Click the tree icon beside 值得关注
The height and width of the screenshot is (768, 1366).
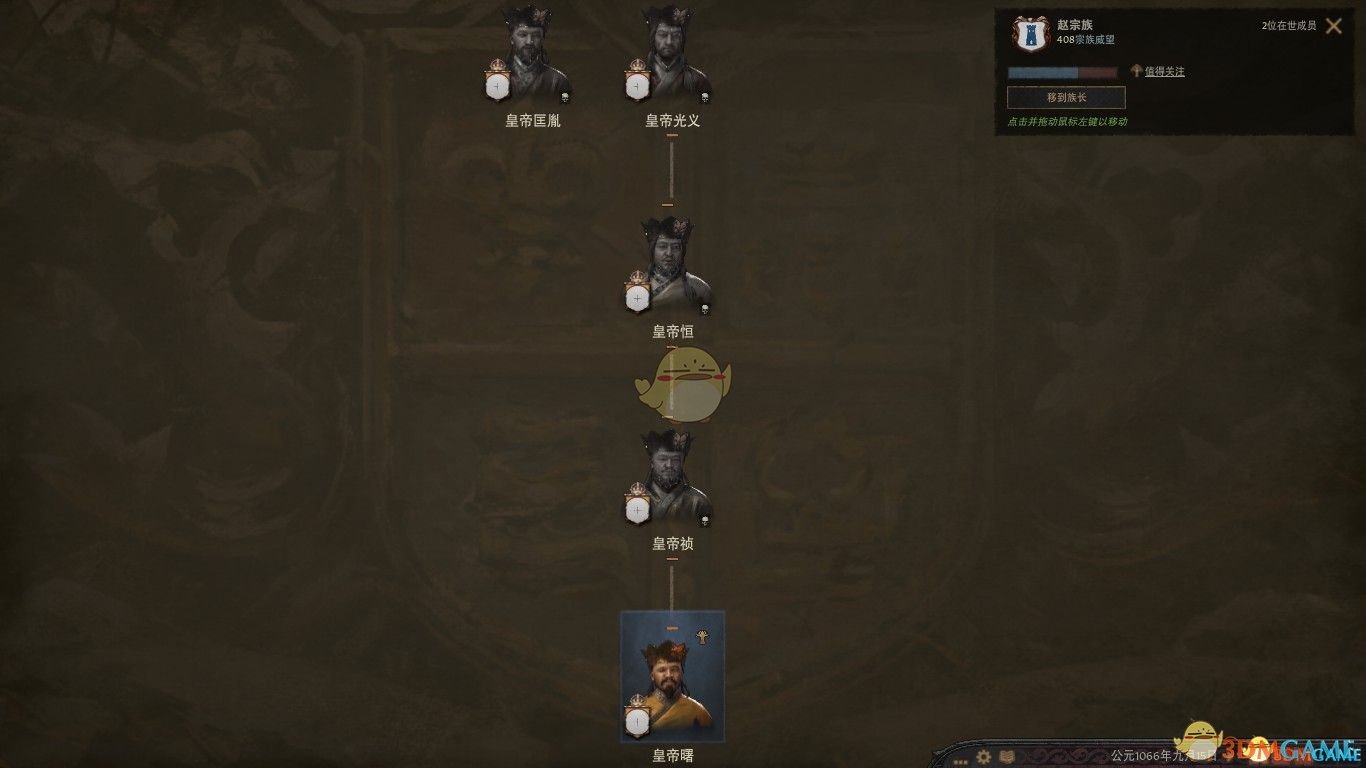(1134, 71)
